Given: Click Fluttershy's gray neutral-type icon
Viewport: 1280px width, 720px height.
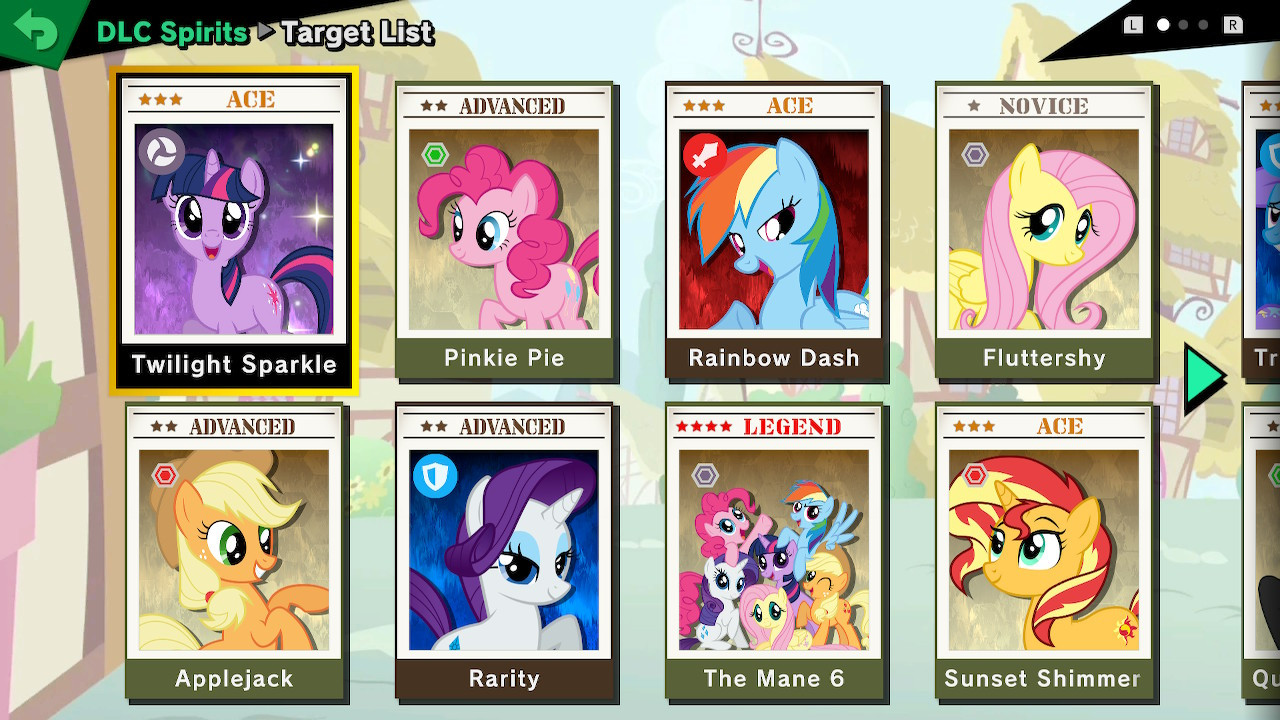Looking at the screenshot, I should pos(973,156).
